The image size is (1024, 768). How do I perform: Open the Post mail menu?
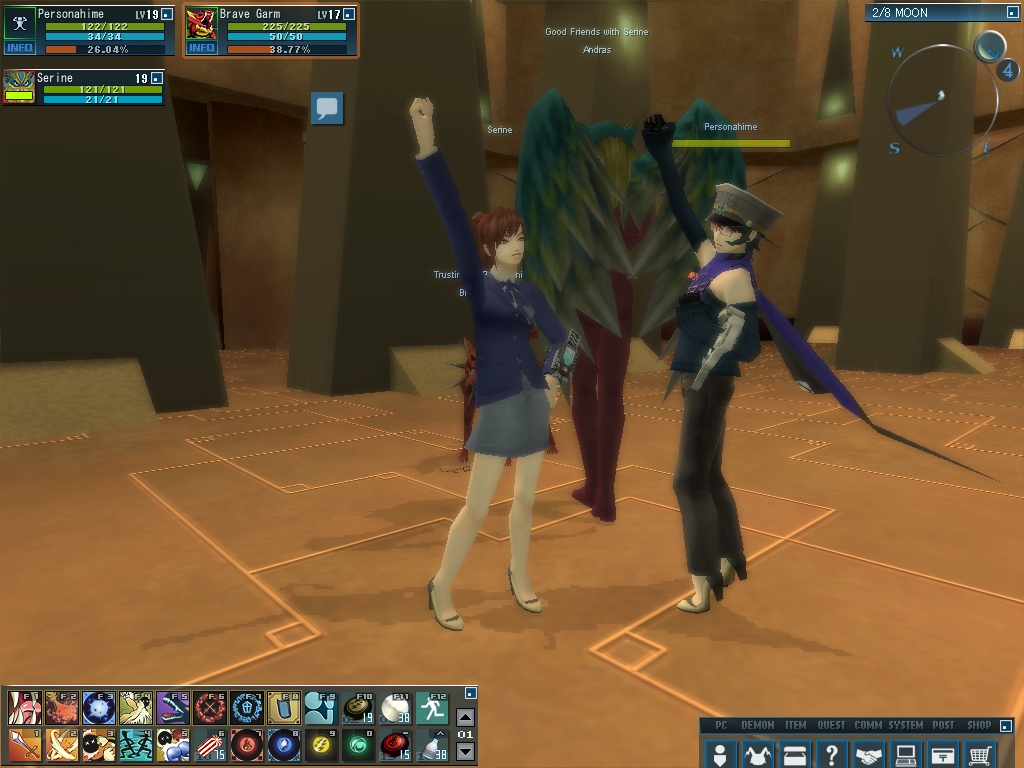[942, 754]
